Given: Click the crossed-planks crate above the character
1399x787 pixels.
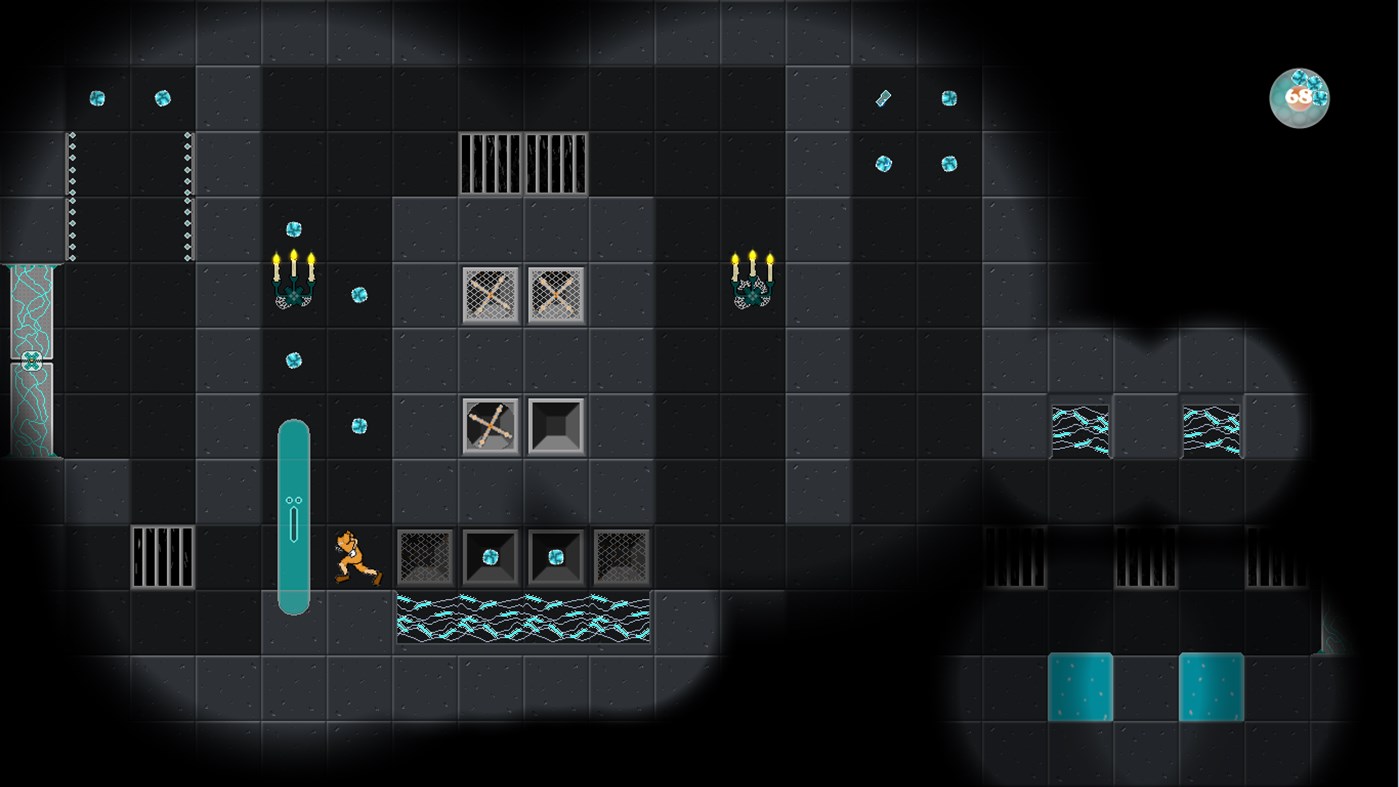Looking at the screenshot, I should [x=490, y=424].
